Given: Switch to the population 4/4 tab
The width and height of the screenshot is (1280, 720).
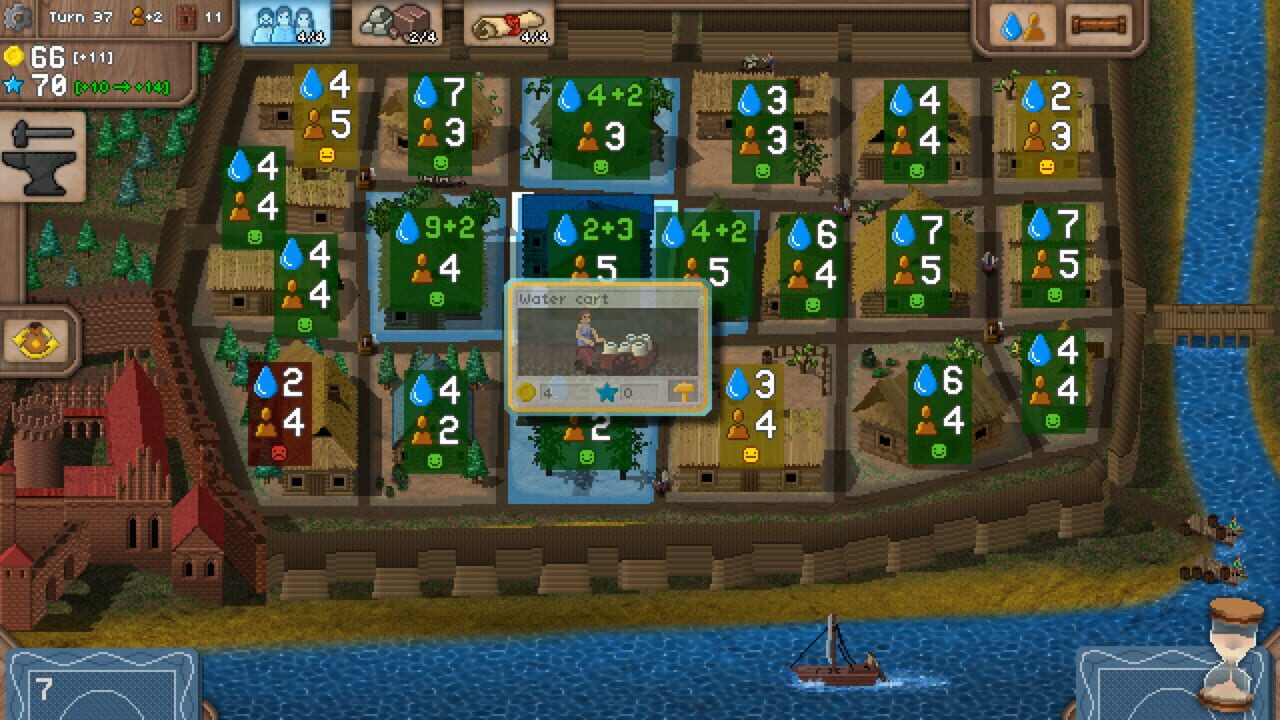Looking at the screenshot, I should tap(287, 22).
